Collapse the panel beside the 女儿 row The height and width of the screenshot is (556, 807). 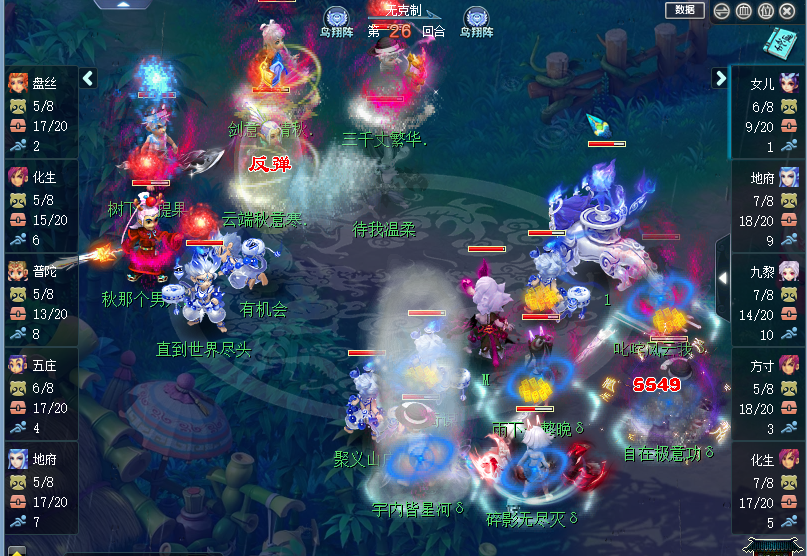pos(720,78)
